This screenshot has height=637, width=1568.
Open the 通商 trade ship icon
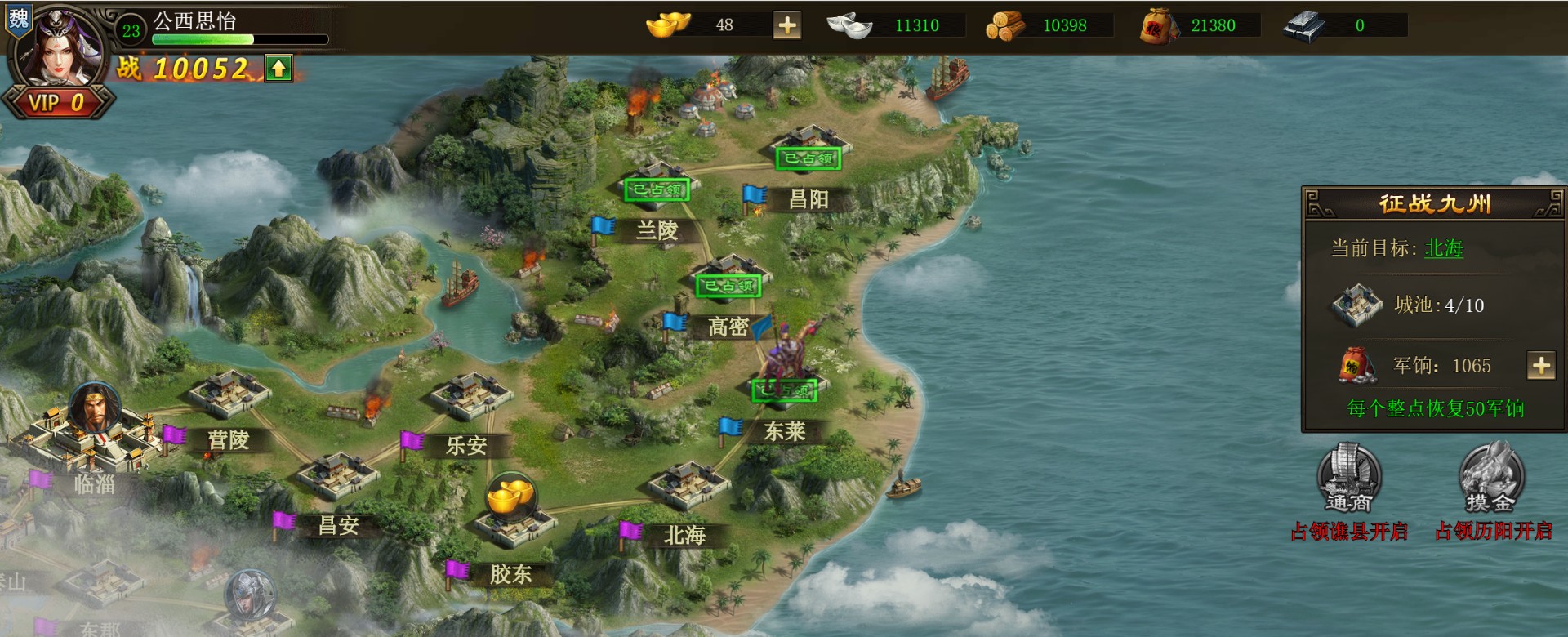tap(1349, 478)
